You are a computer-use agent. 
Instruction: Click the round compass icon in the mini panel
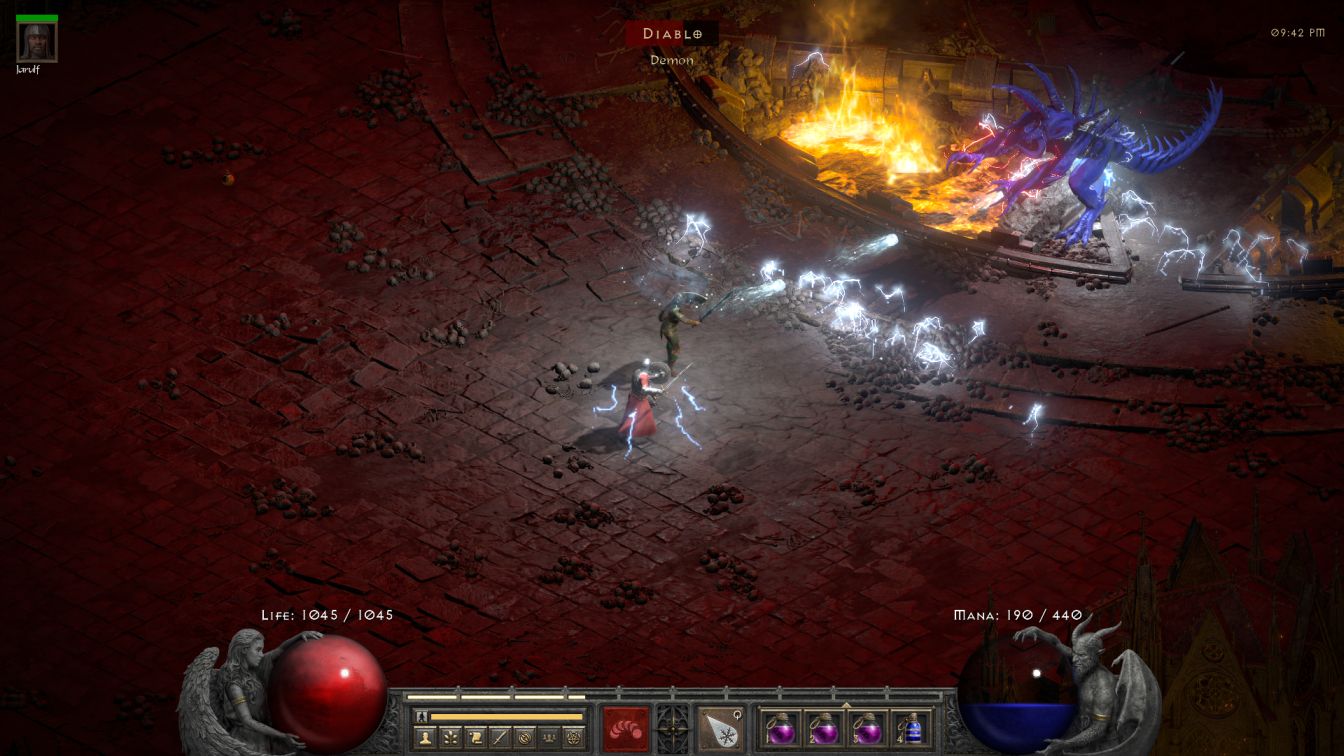click(523, 738)
